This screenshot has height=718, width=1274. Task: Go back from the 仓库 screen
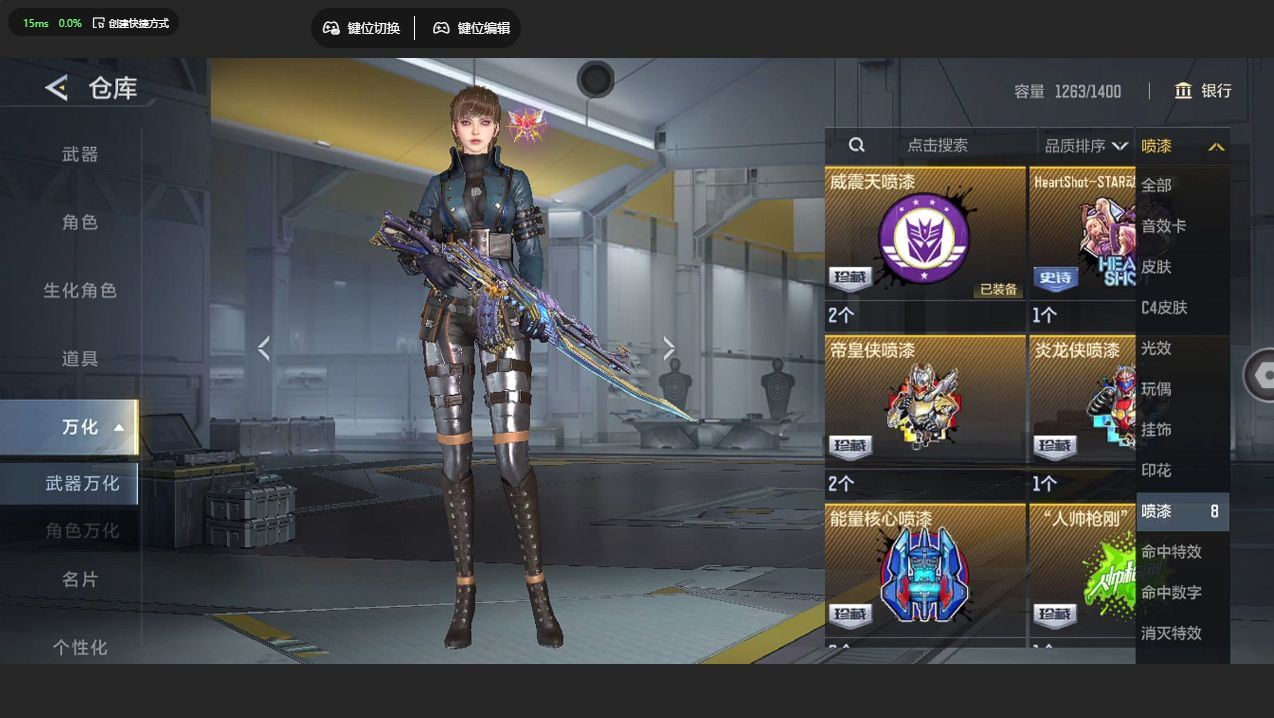(x=56, y=88)
